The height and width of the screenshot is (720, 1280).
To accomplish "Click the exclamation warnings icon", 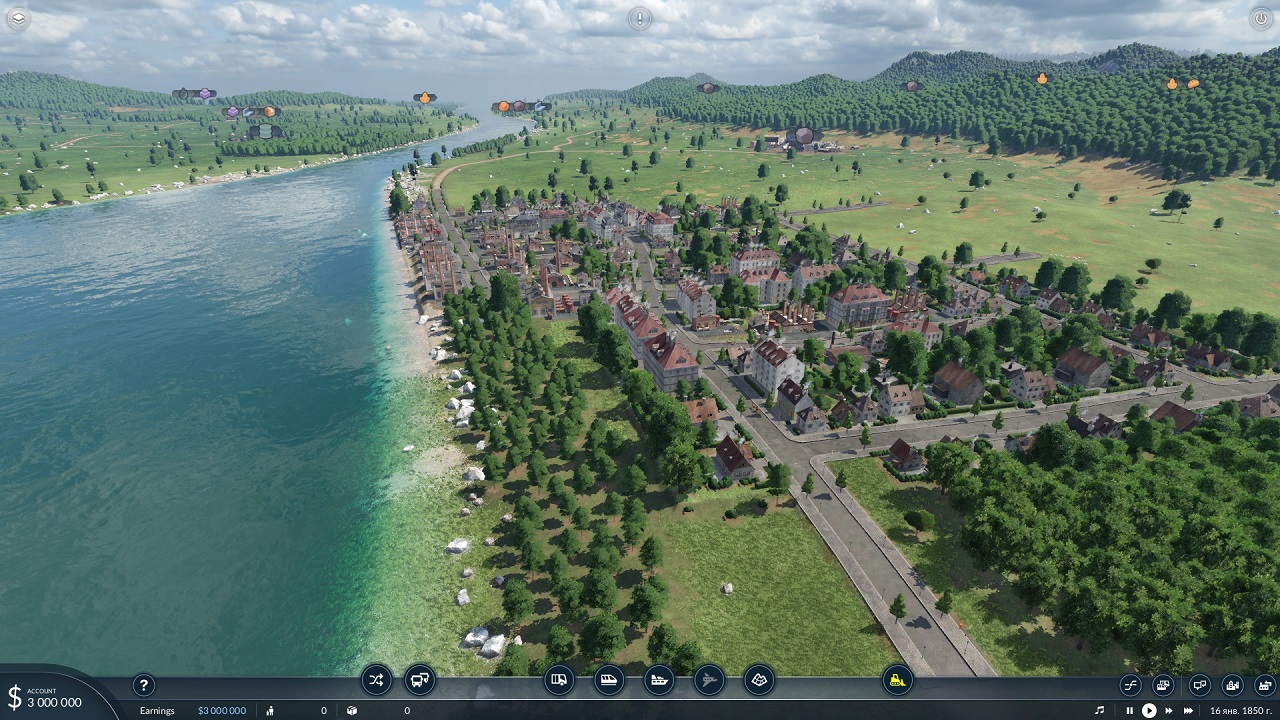I will coord(640,18).
